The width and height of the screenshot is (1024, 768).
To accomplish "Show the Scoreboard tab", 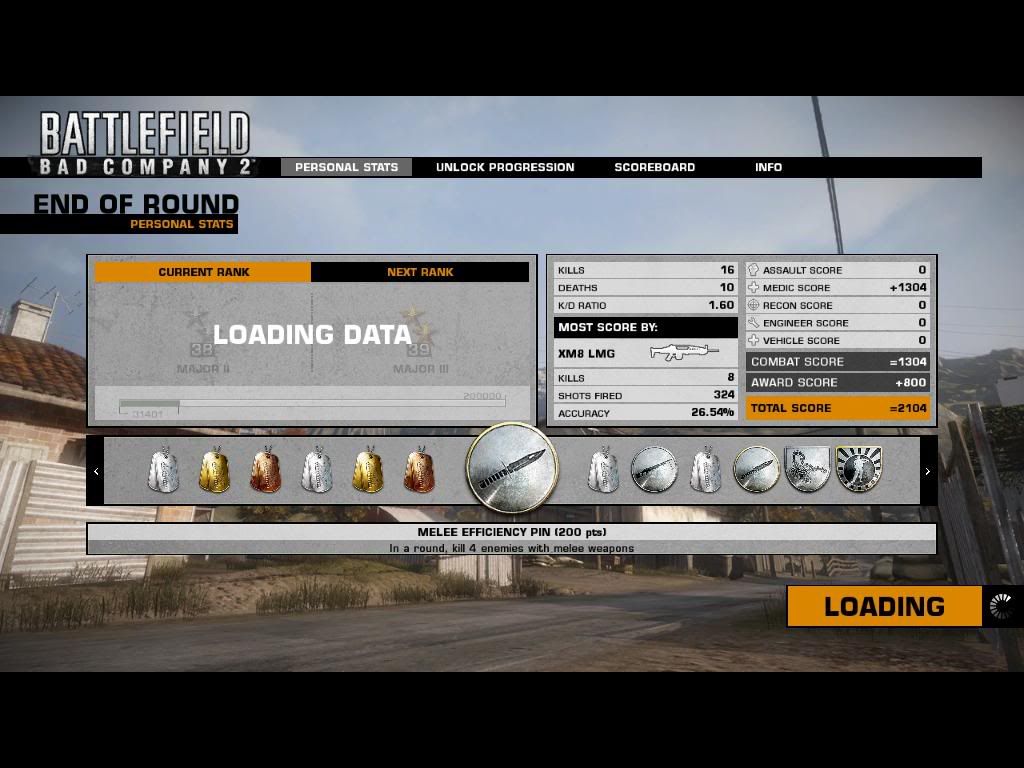I will 654,167.
